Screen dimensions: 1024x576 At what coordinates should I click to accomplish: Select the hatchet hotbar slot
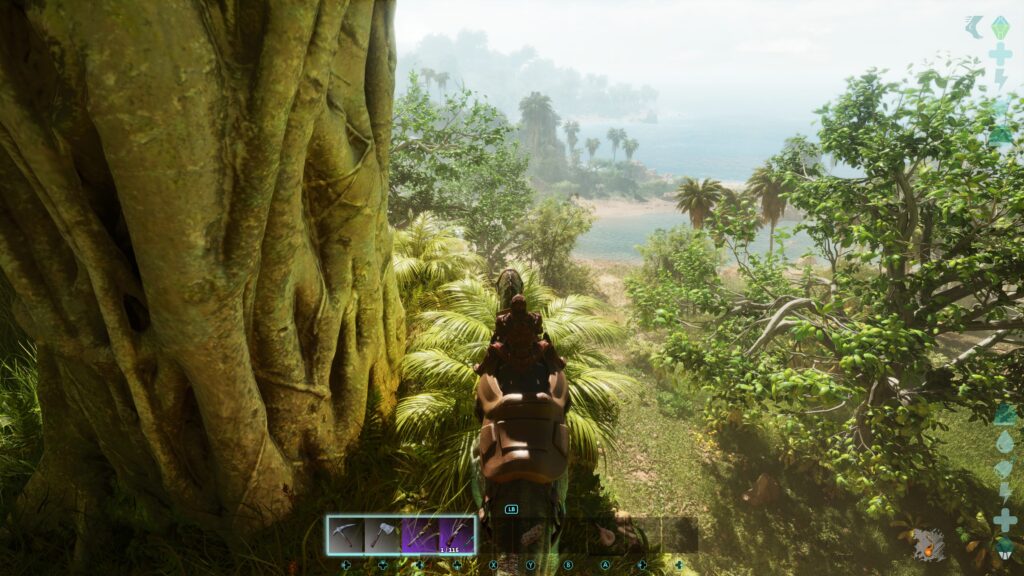pyautogui.click(x=382, y=534)
